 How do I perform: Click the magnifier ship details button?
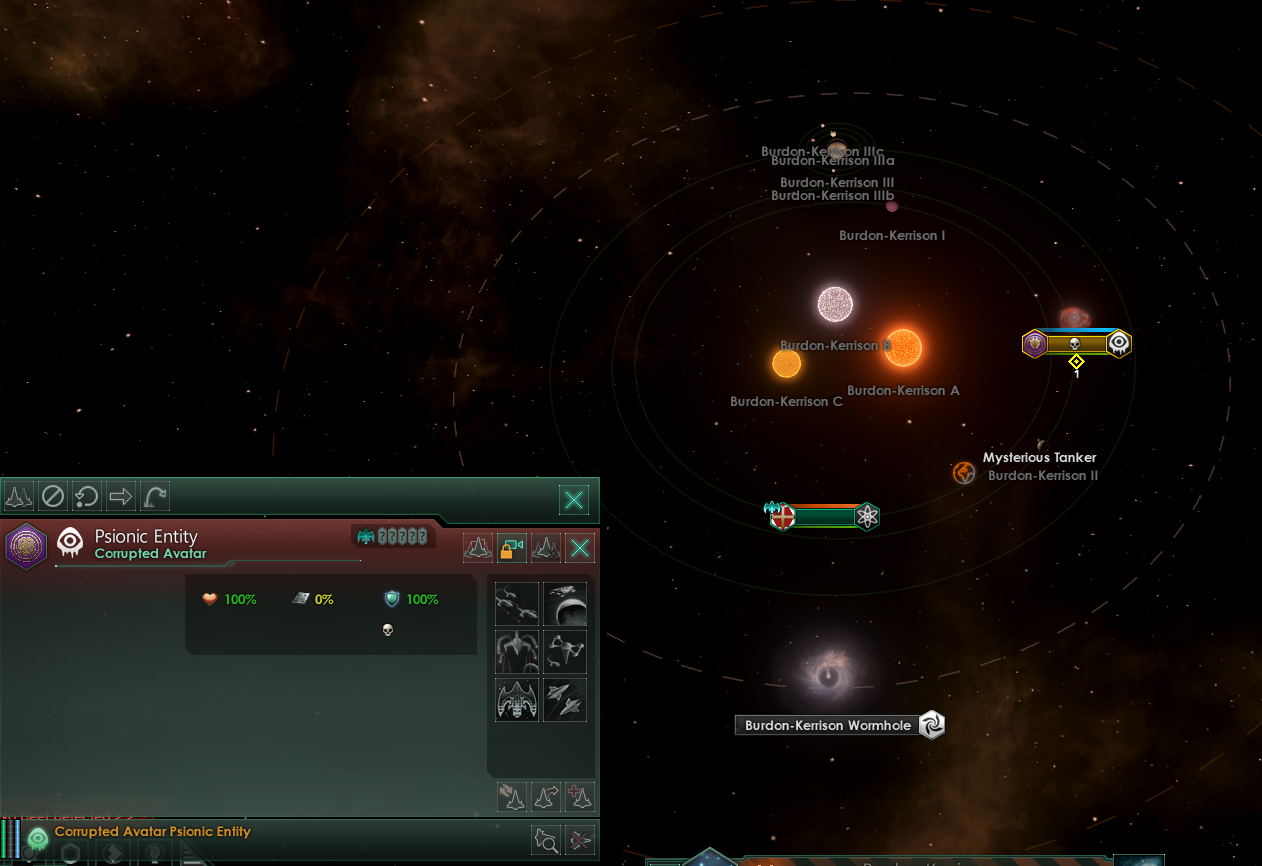tap(547, 840)
